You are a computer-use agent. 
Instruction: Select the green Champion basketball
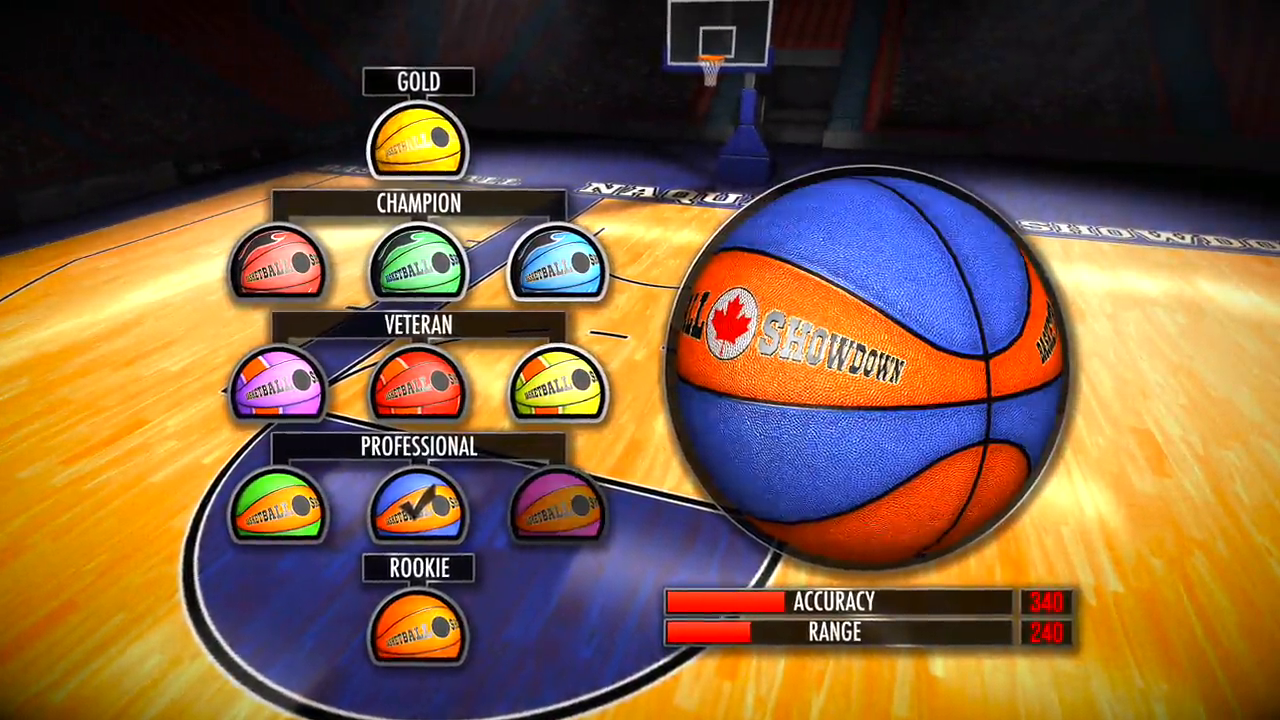(x=418, y=263)
